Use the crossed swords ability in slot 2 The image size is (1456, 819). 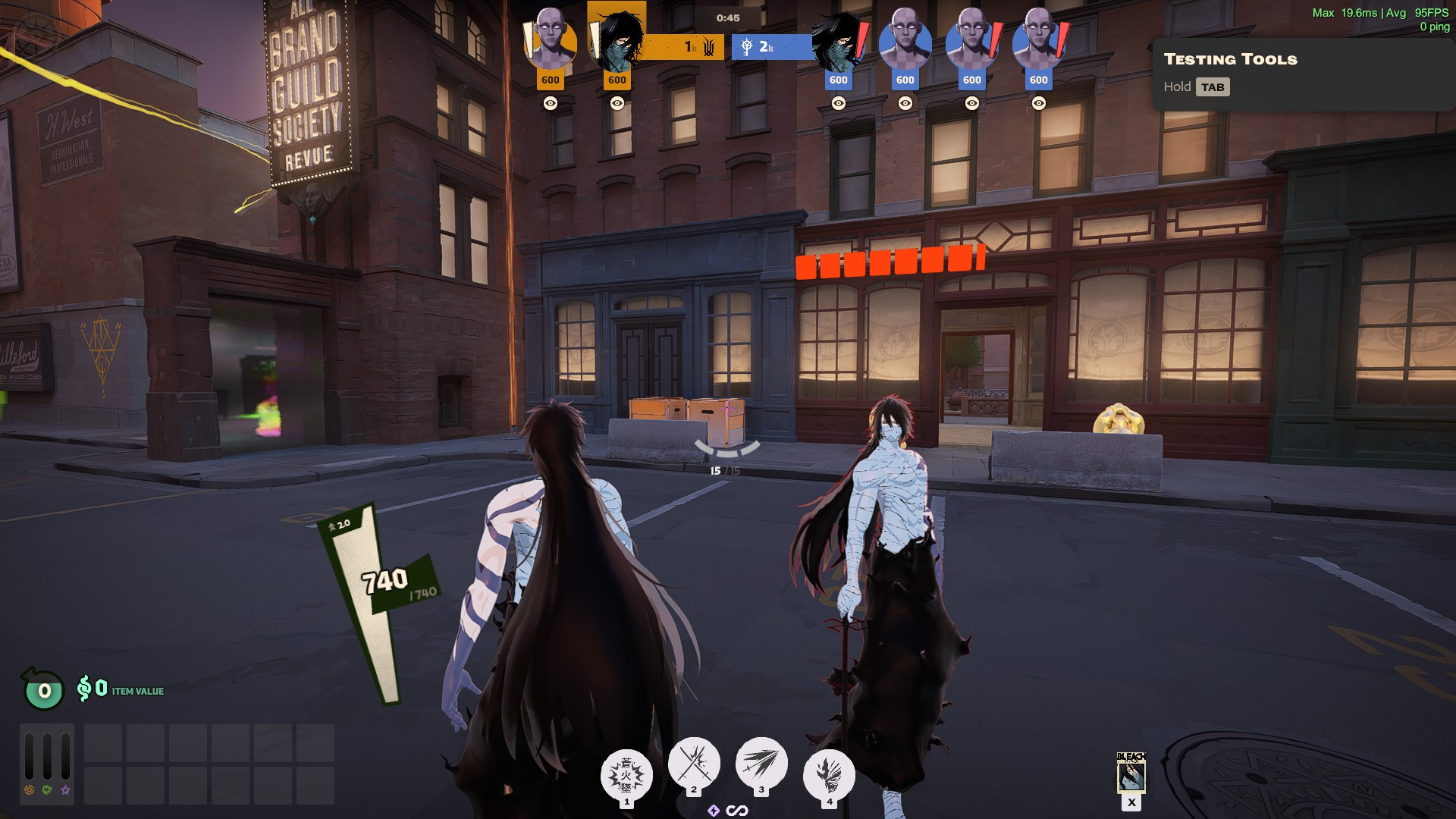click(x=694, y=763)
